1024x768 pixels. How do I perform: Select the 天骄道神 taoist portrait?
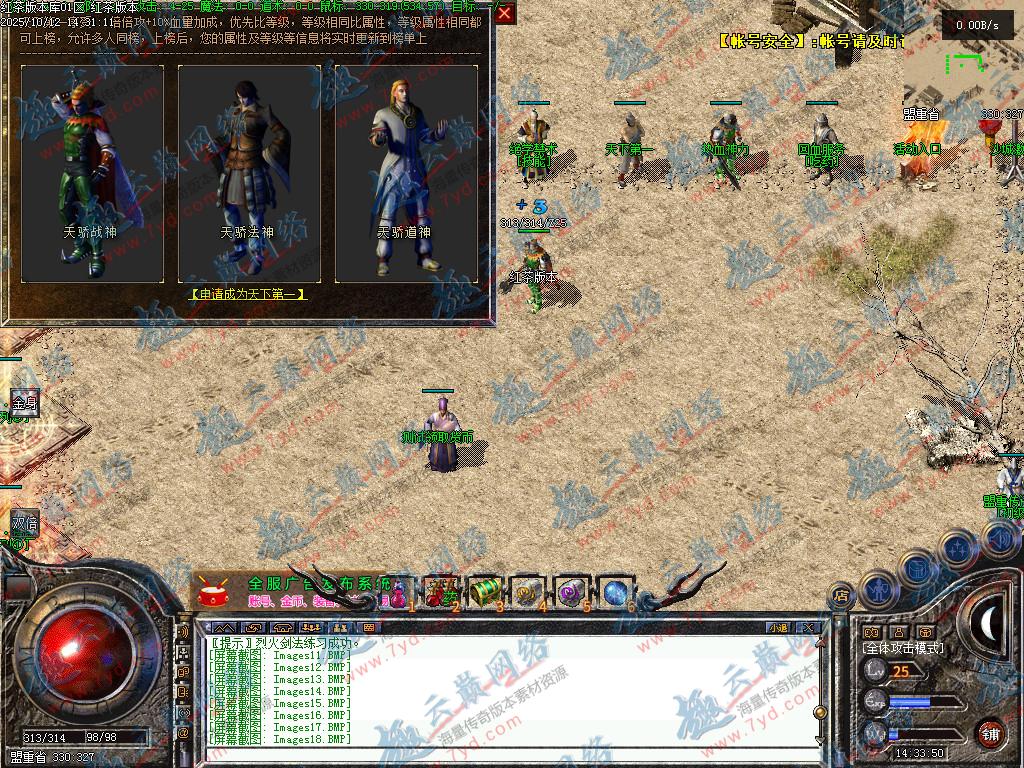point(405,172)
